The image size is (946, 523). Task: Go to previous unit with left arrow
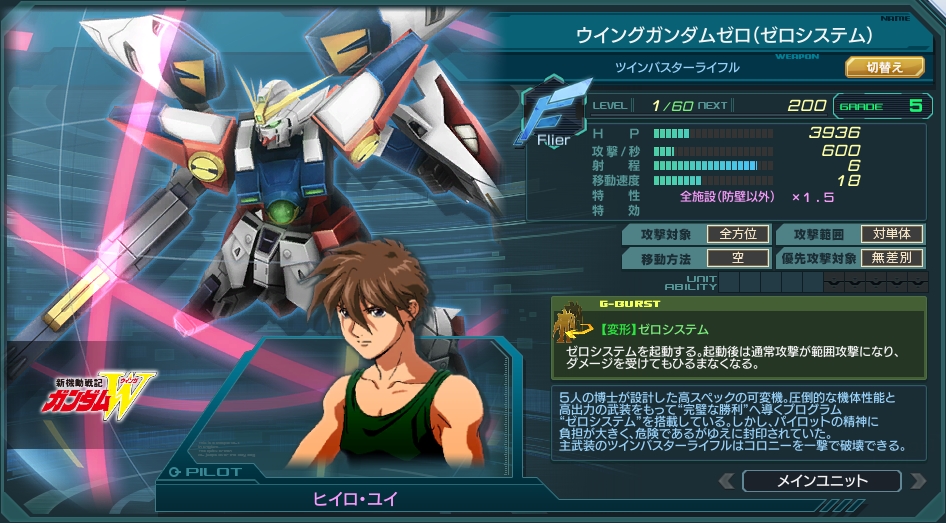[x=726, y=481]
